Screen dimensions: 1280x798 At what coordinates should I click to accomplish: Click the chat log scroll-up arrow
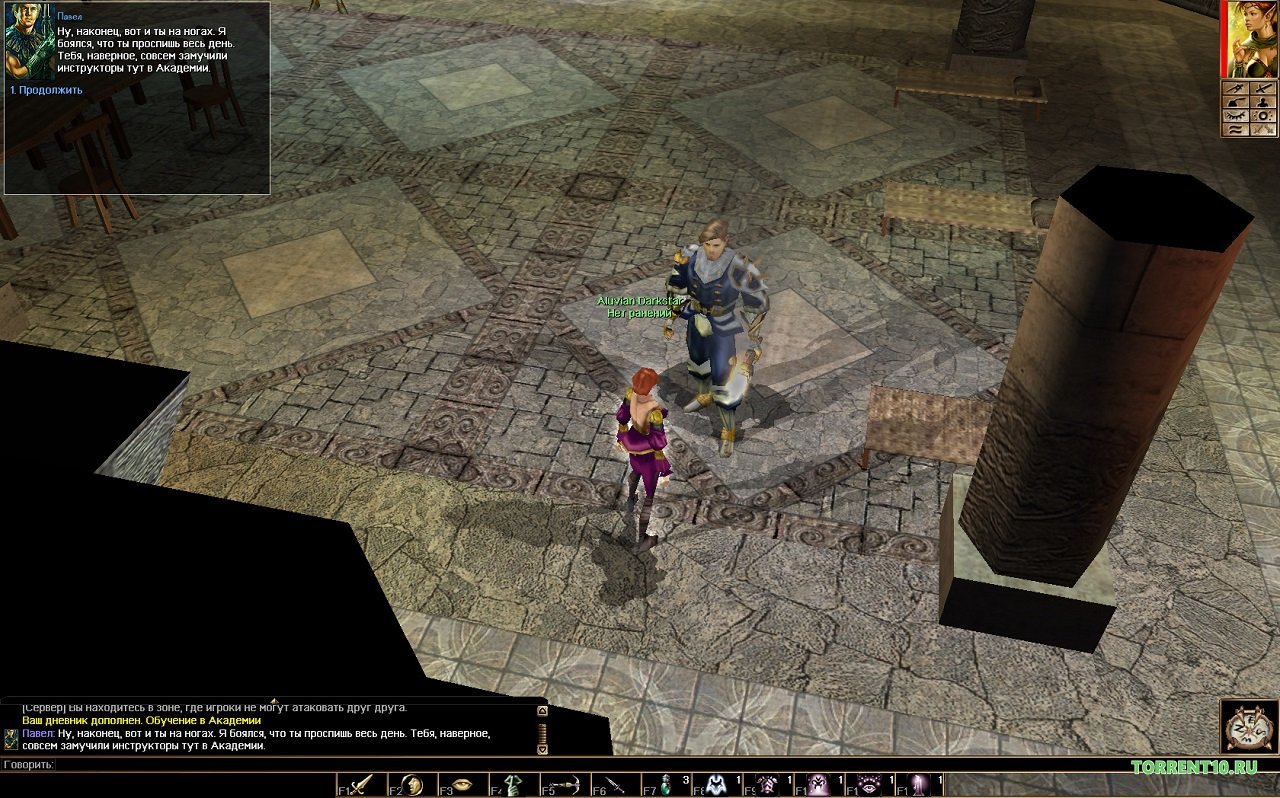click(542, 711)
